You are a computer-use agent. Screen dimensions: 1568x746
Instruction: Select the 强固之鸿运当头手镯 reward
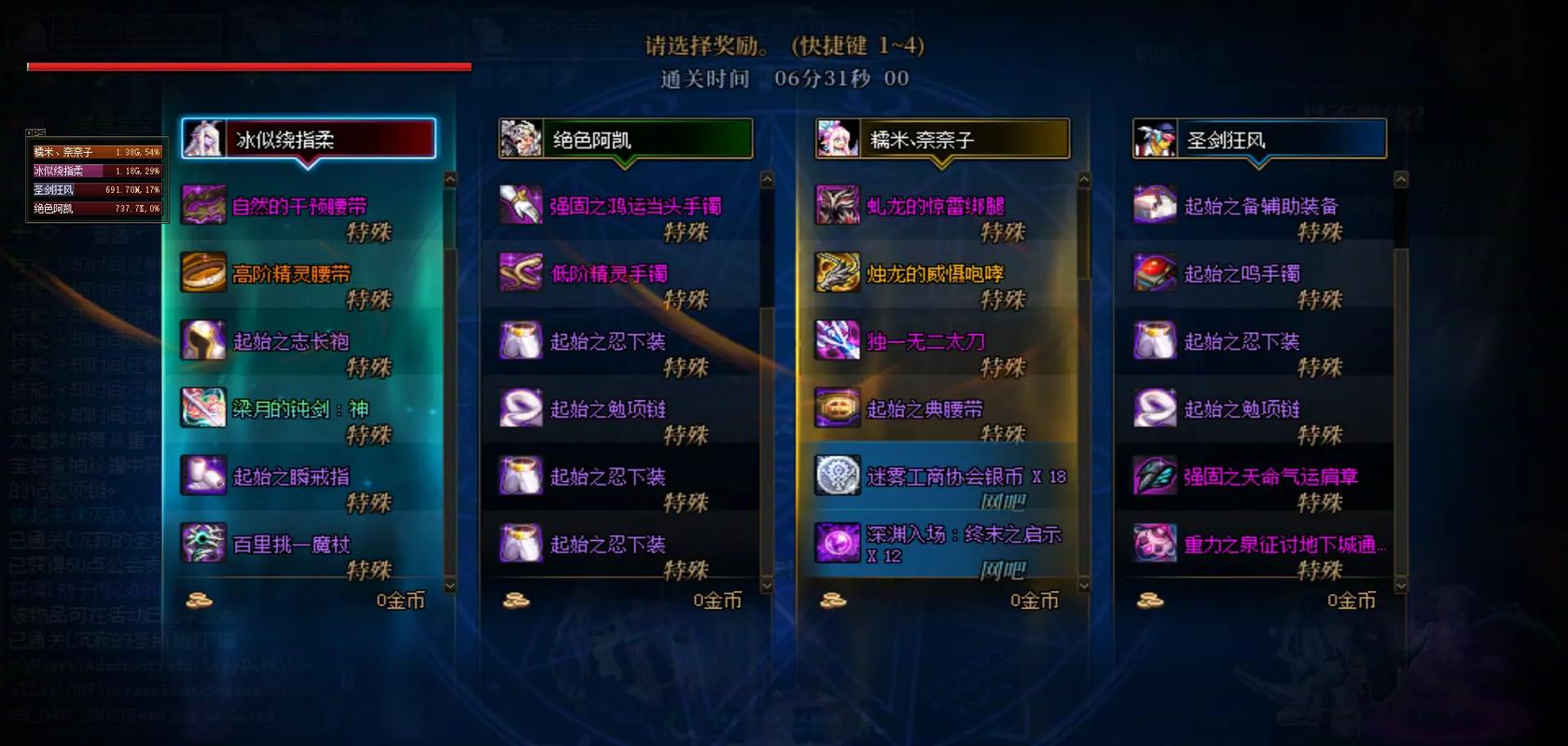[x=520, y=206]
